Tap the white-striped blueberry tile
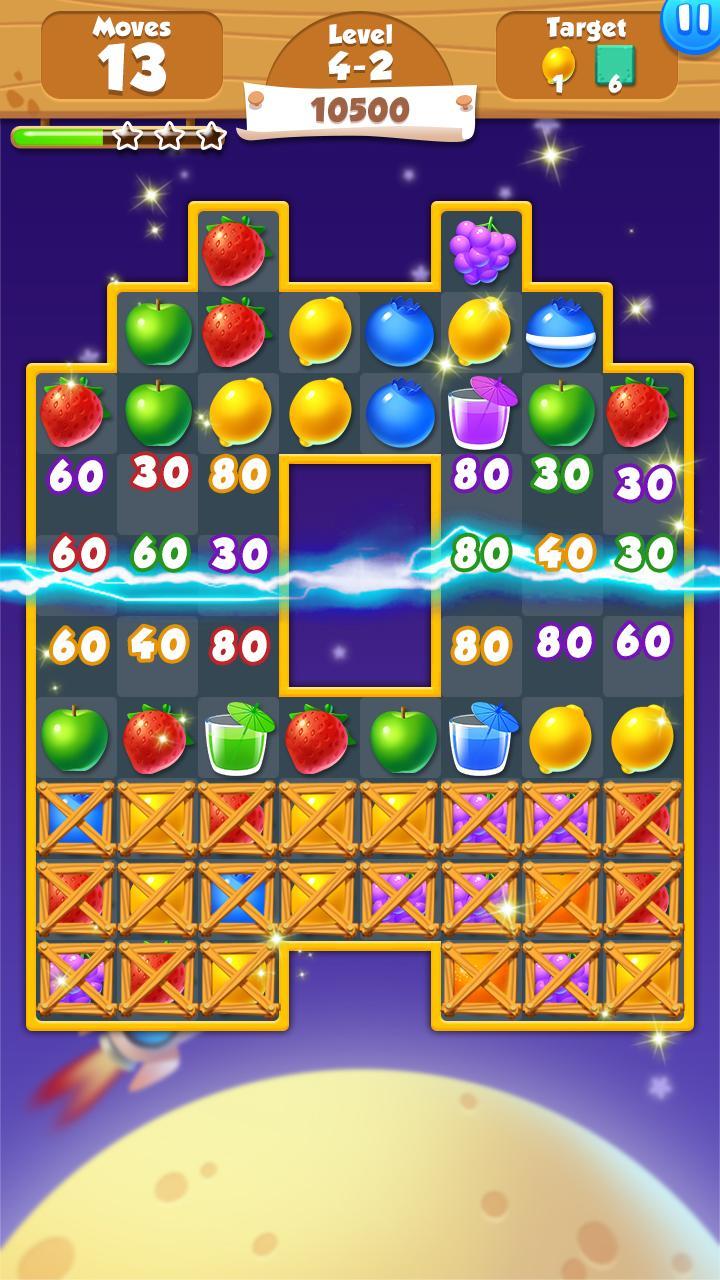 [561, 331]
